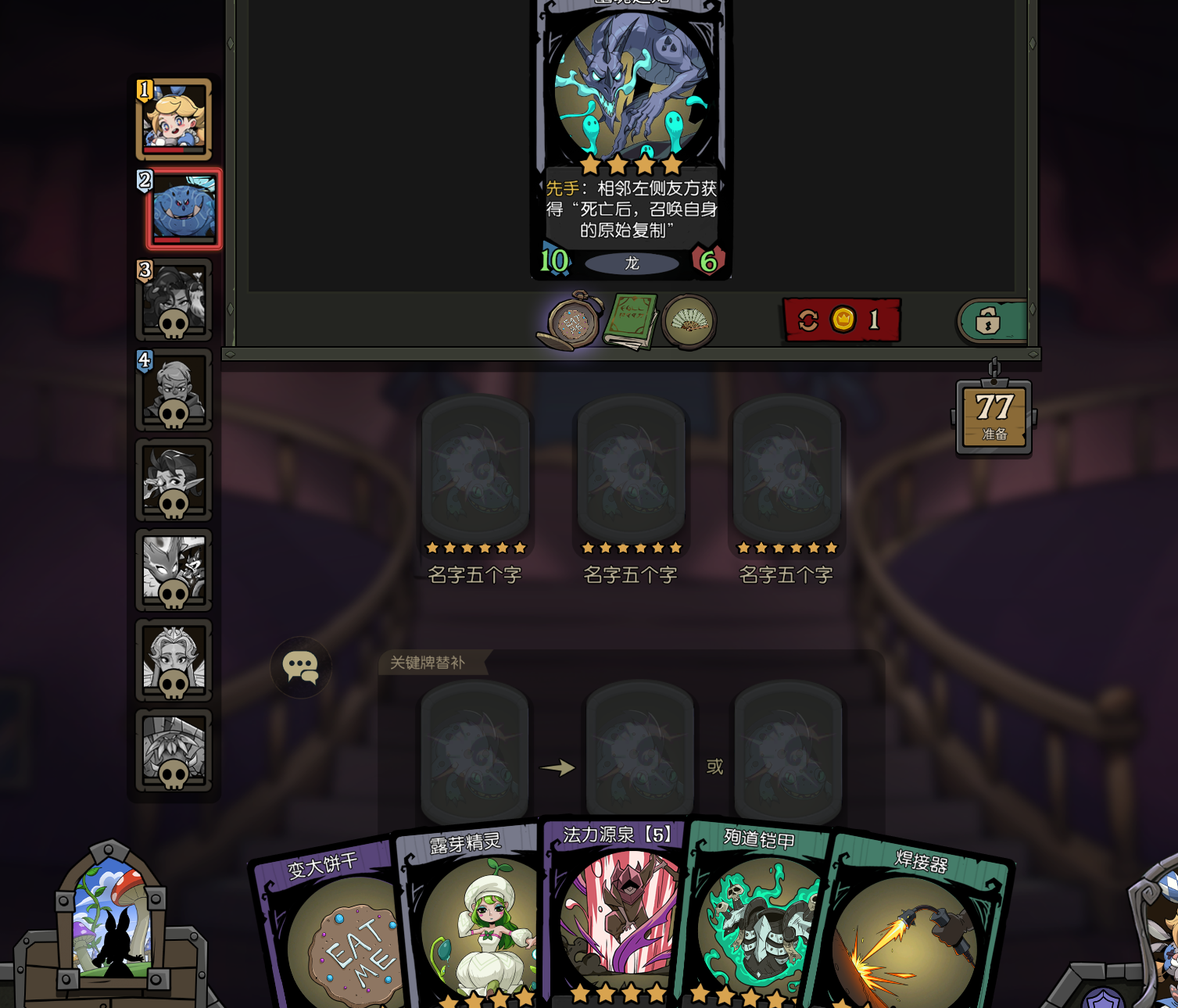Toggle the last skull avatar in sidebar
The image size is (1178, 1008).
pos(174,752)
